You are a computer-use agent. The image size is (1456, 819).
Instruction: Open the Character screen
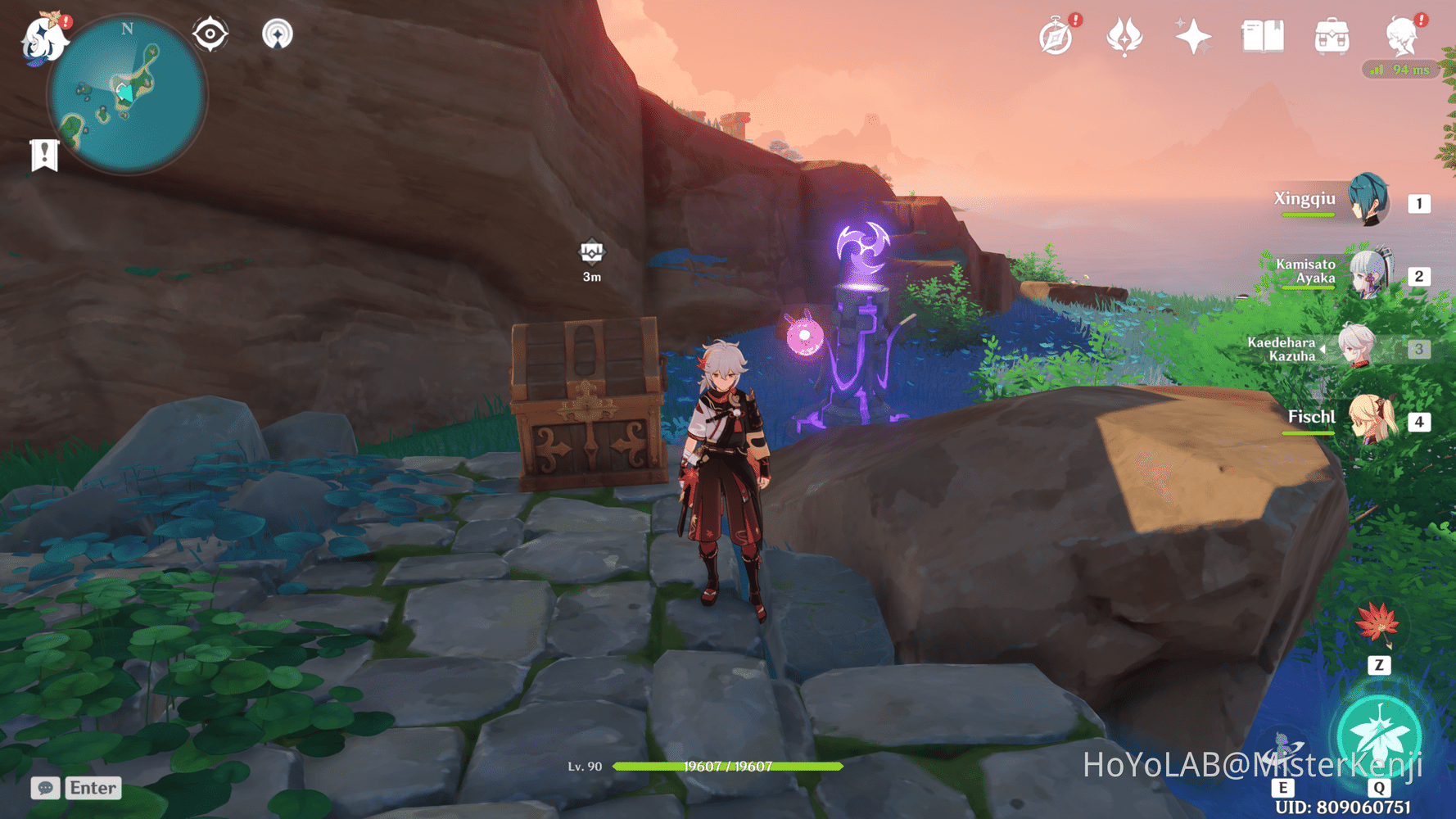(1403, 34)
